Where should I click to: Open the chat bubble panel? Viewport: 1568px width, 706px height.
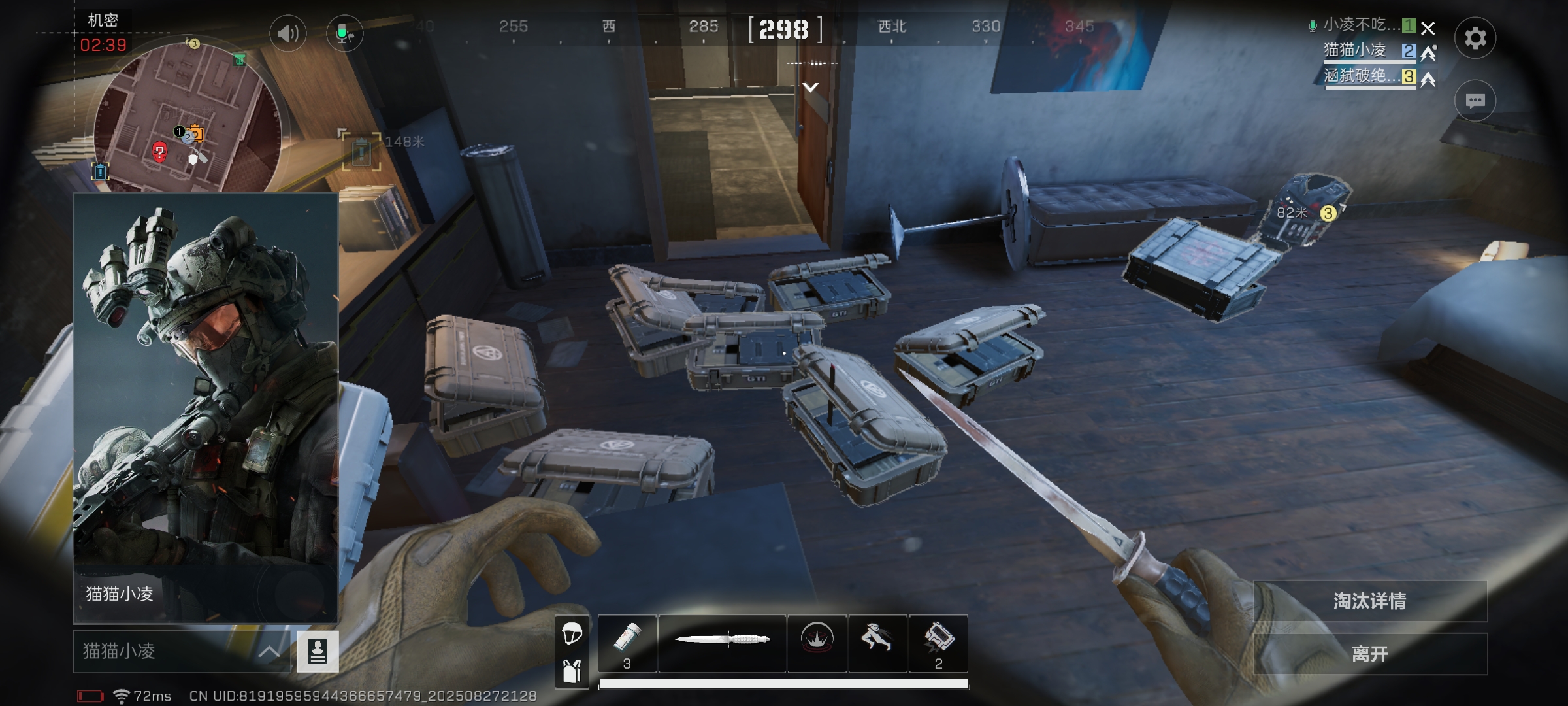[x=1475, y=101]
